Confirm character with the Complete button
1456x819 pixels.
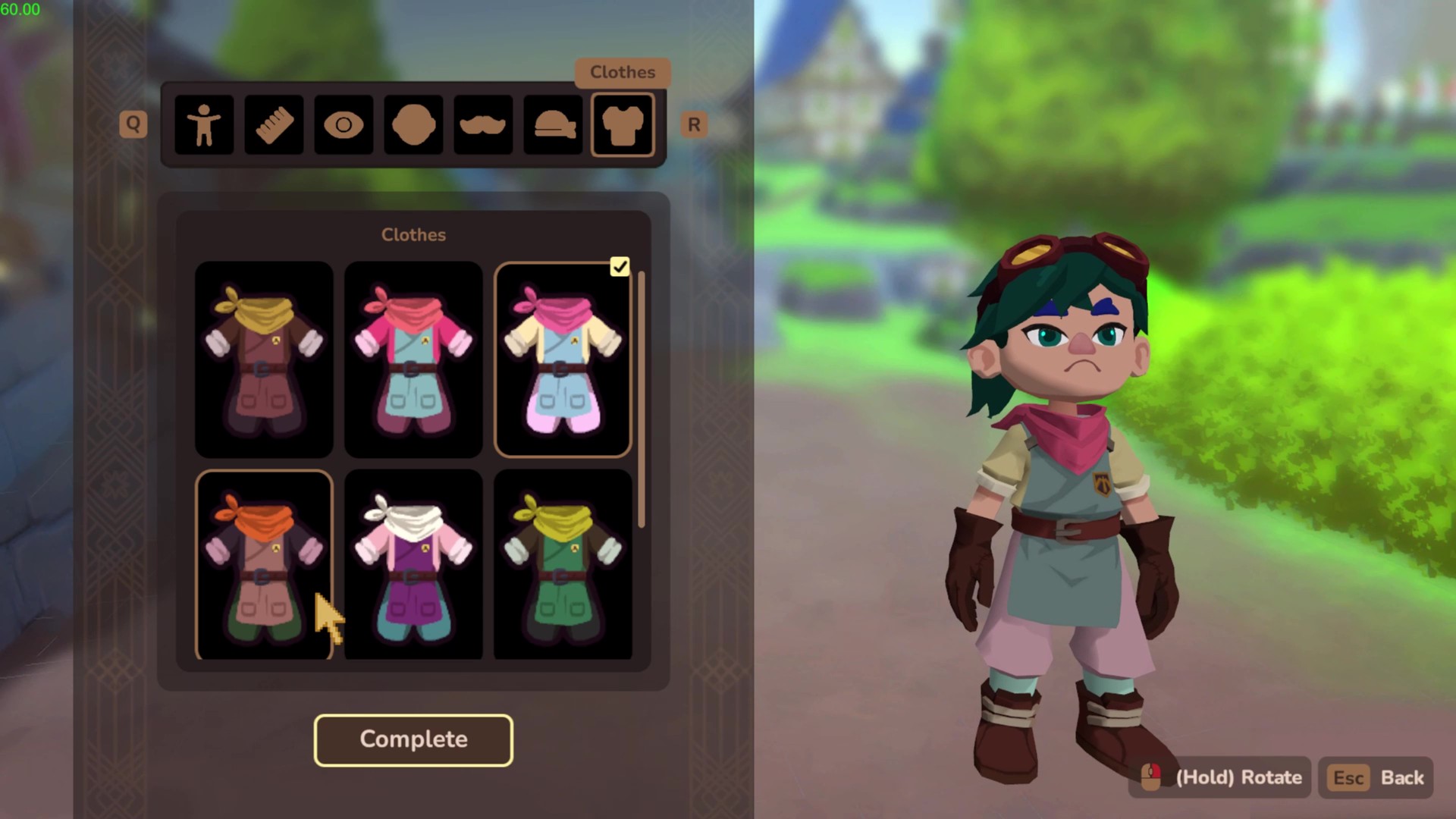click(413, 739)
